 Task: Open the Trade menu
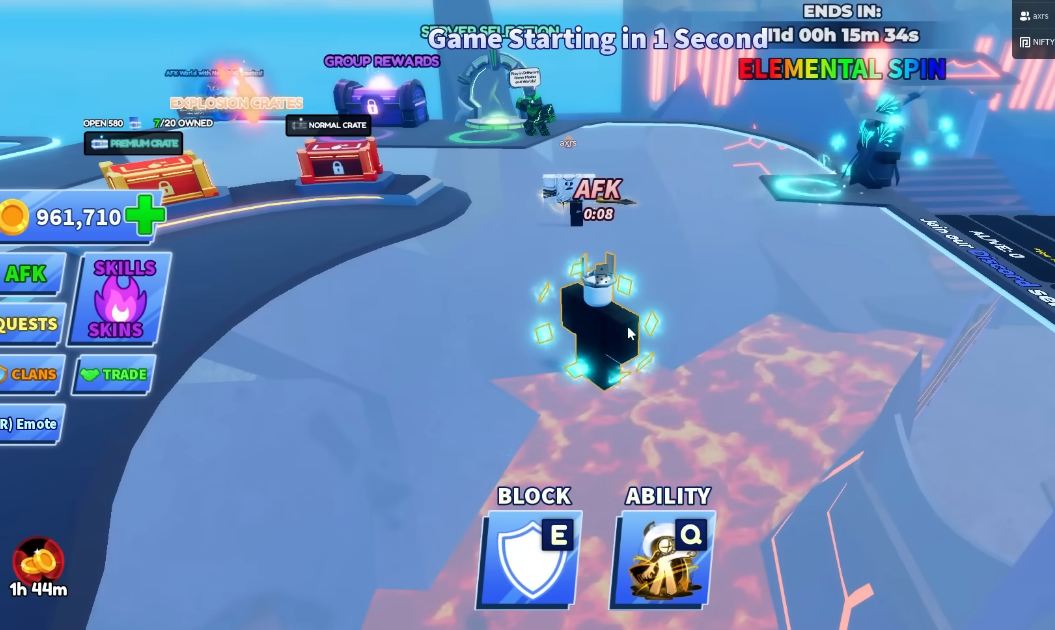[x=114, y=375]
